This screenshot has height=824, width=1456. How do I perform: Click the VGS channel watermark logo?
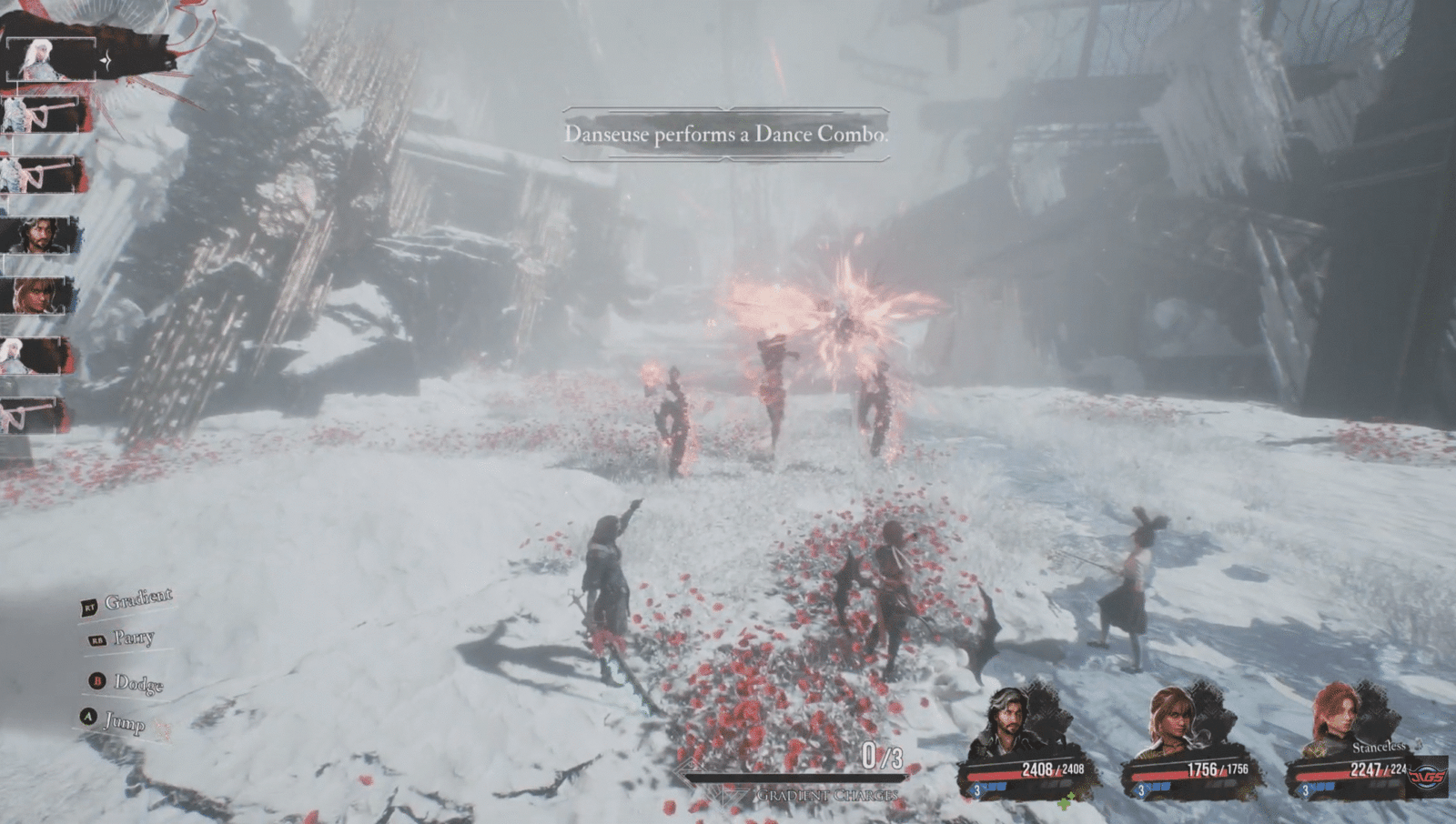1426,777
